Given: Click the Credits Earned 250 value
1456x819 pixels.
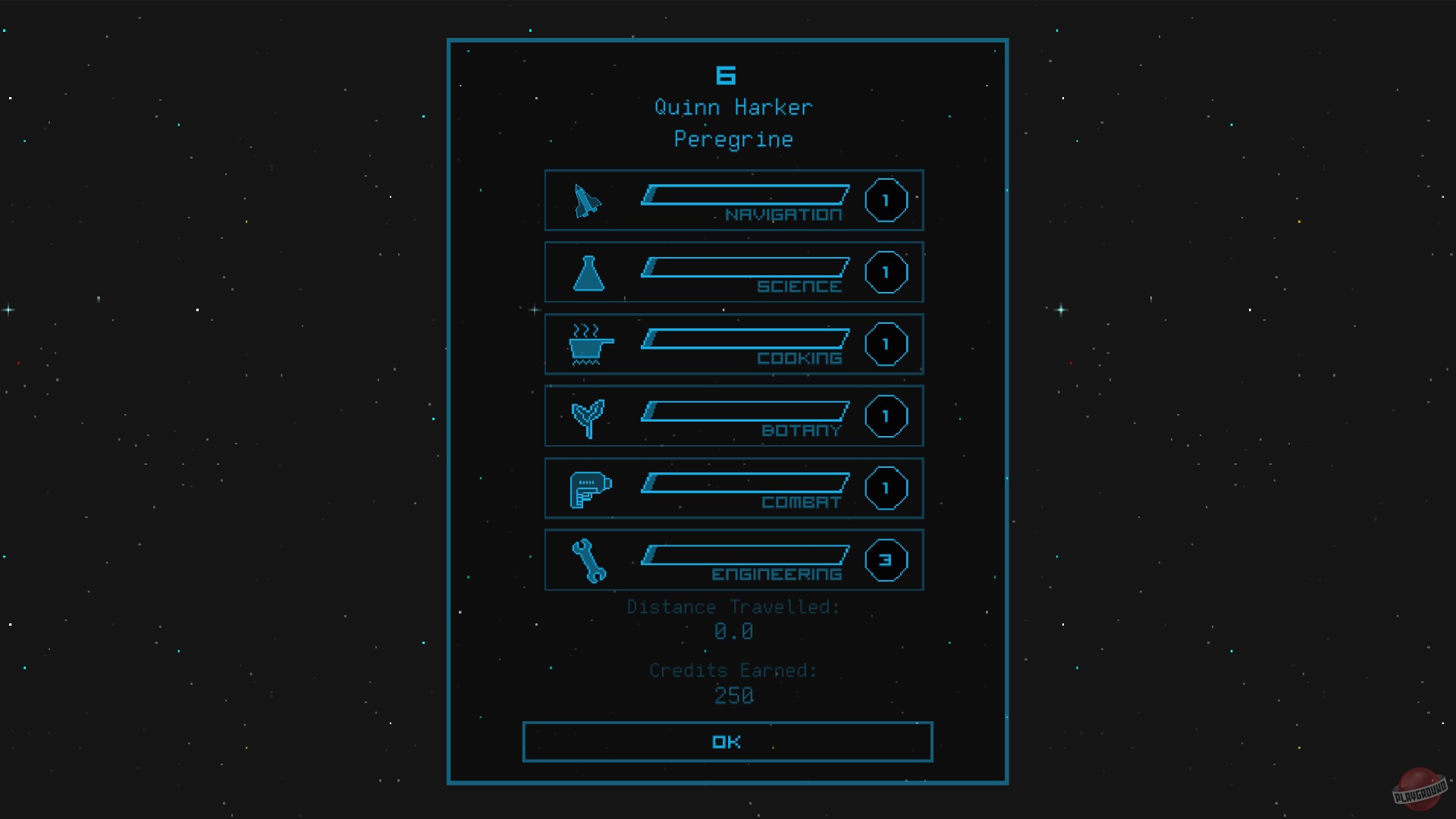Looking at the screenshot, I should pos(733,695).
